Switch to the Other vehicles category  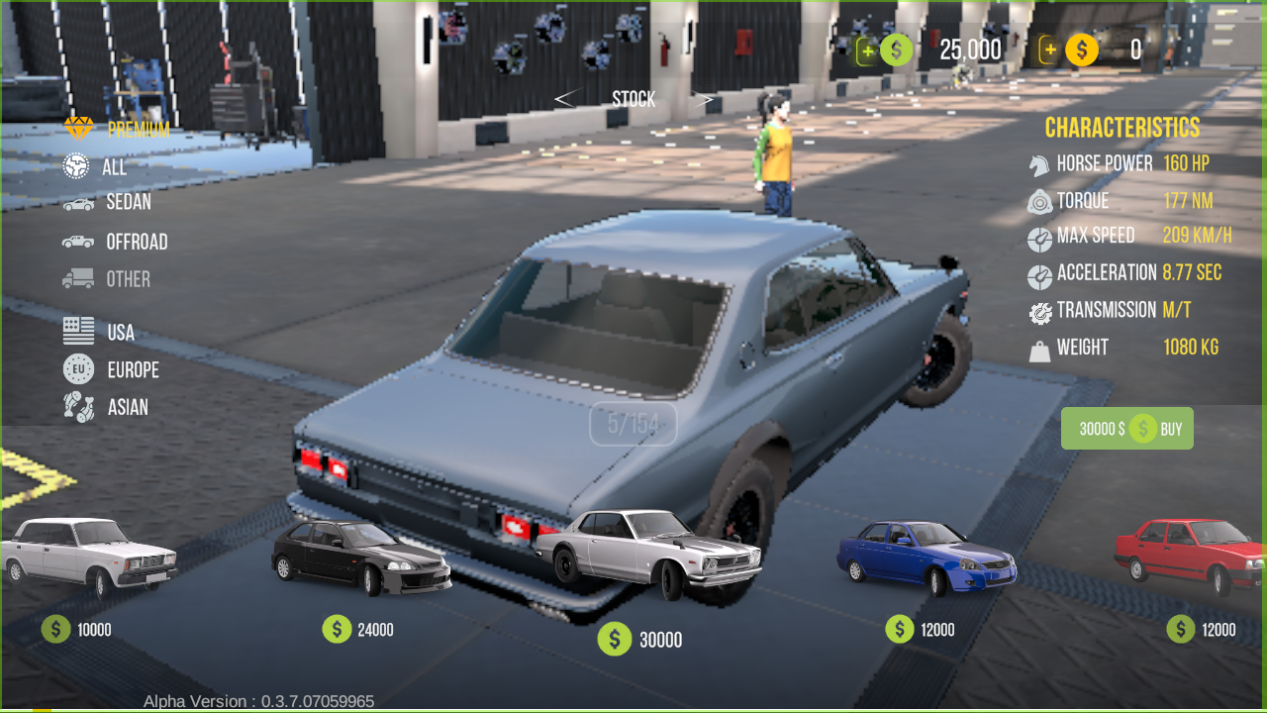[107, 279]
